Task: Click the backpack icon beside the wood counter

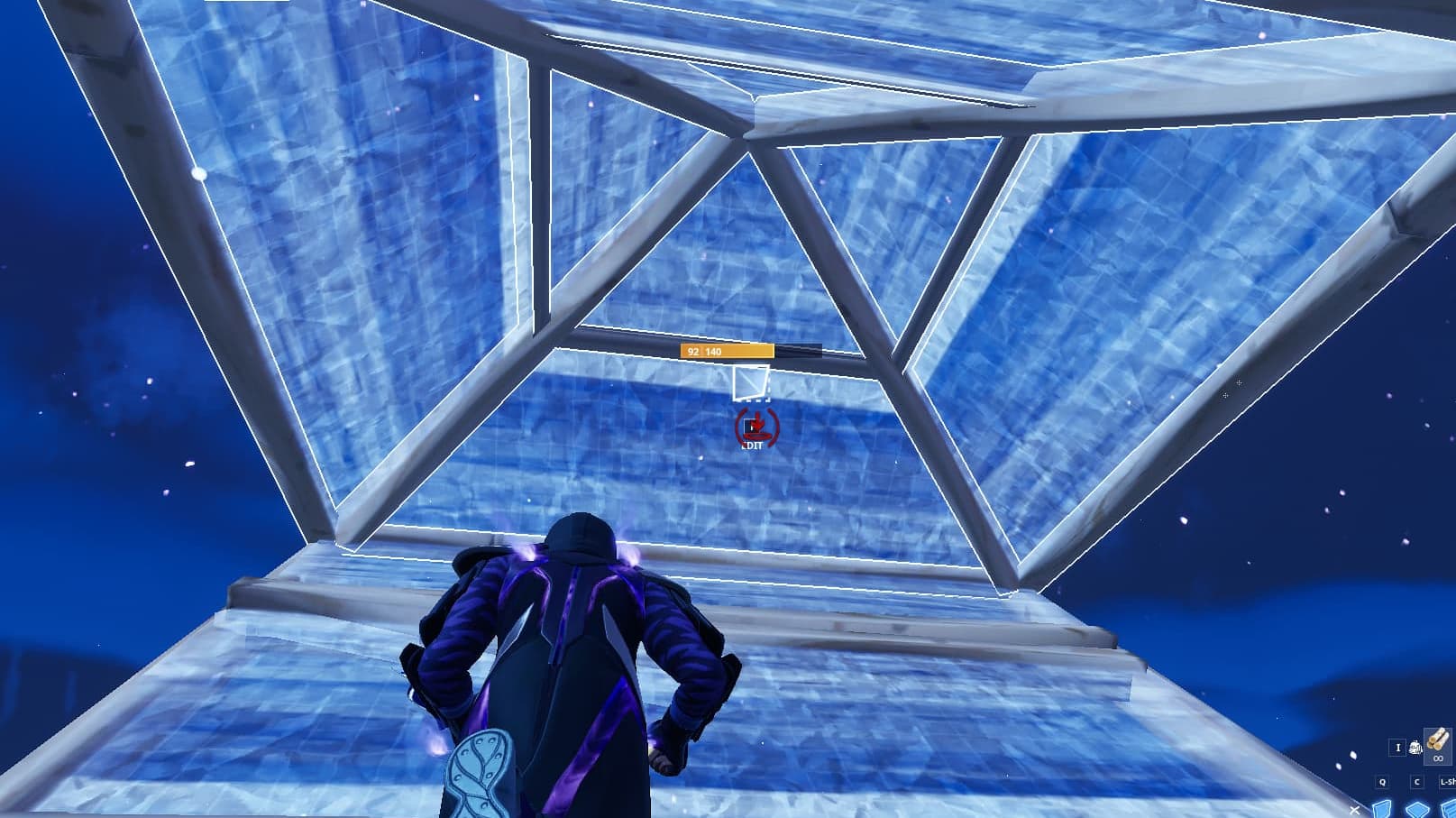Action: [1416, 747]
